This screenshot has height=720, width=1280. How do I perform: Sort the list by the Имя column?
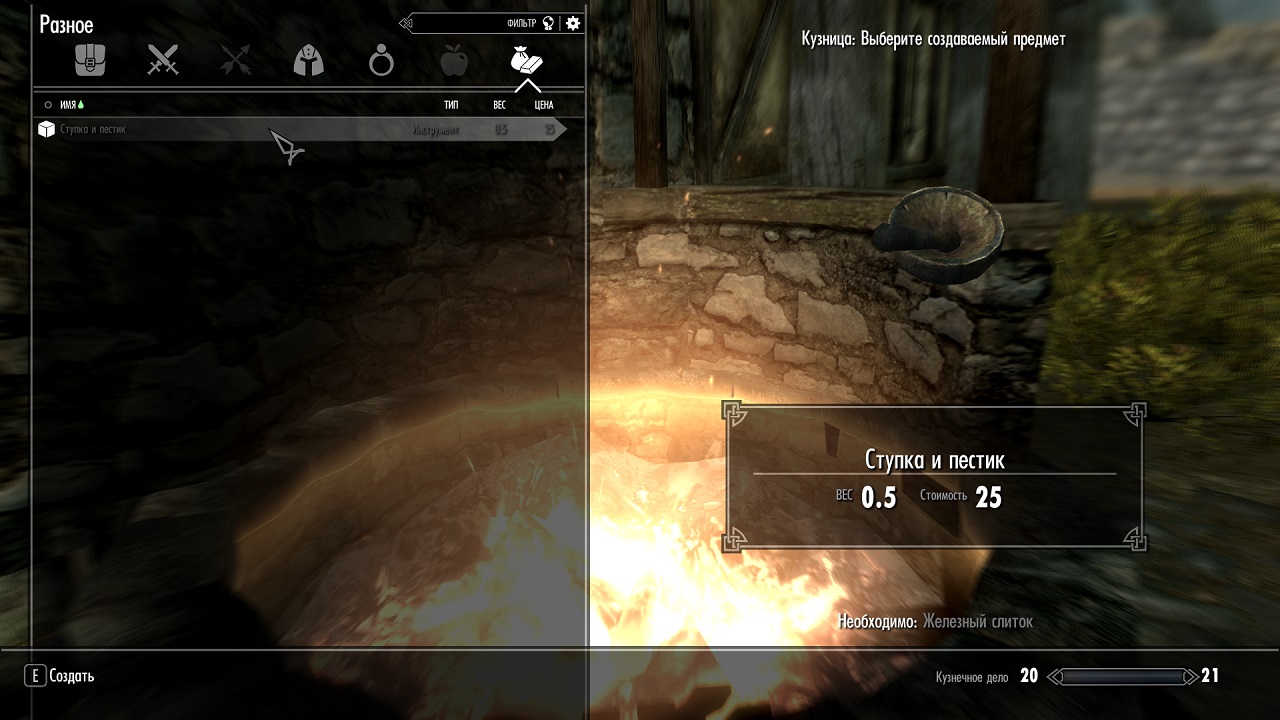point(68,104)
